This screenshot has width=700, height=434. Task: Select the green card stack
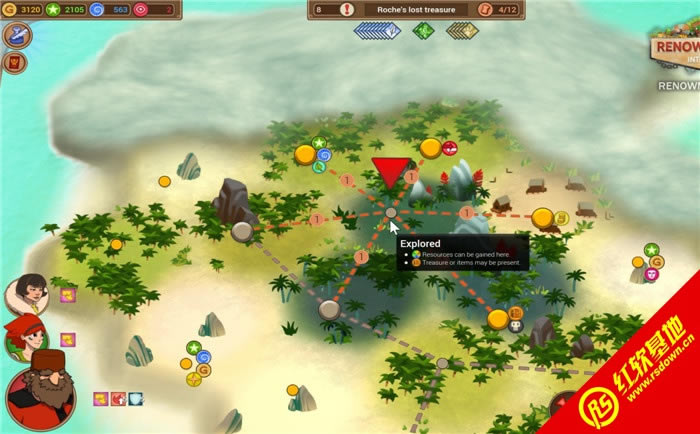click(422, 30)
